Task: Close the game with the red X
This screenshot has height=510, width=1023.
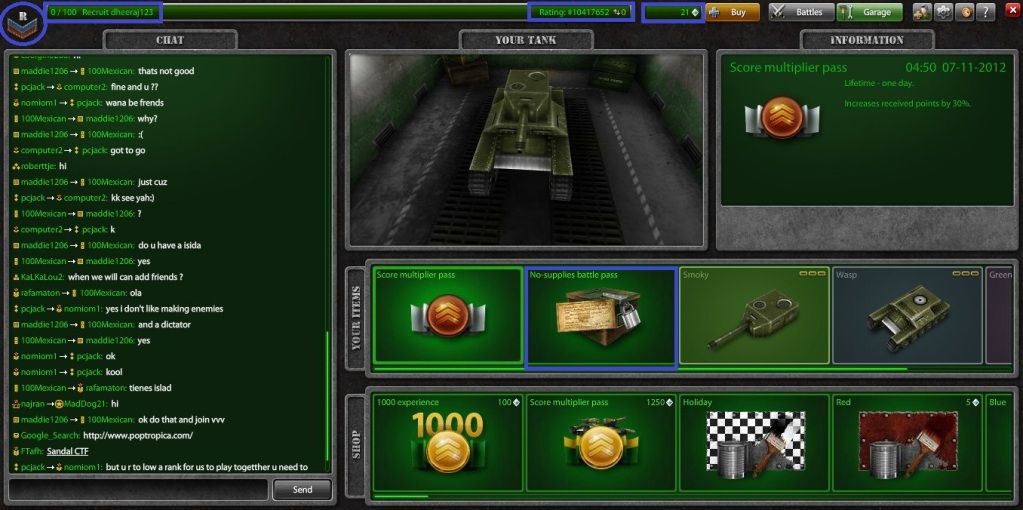Action: point(1011,12)
